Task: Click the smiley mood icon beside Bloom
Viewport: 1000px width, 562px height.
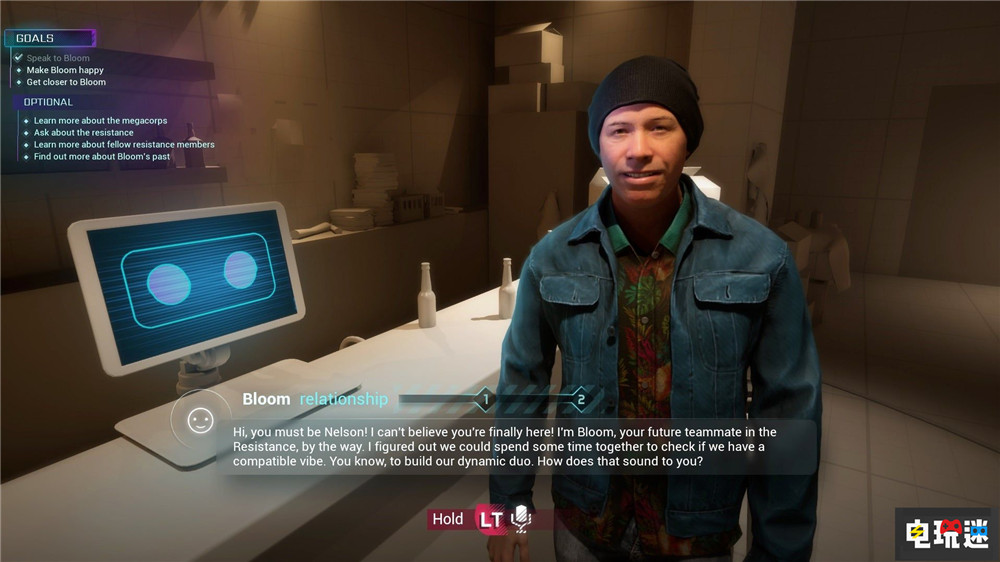Action: 201,420
